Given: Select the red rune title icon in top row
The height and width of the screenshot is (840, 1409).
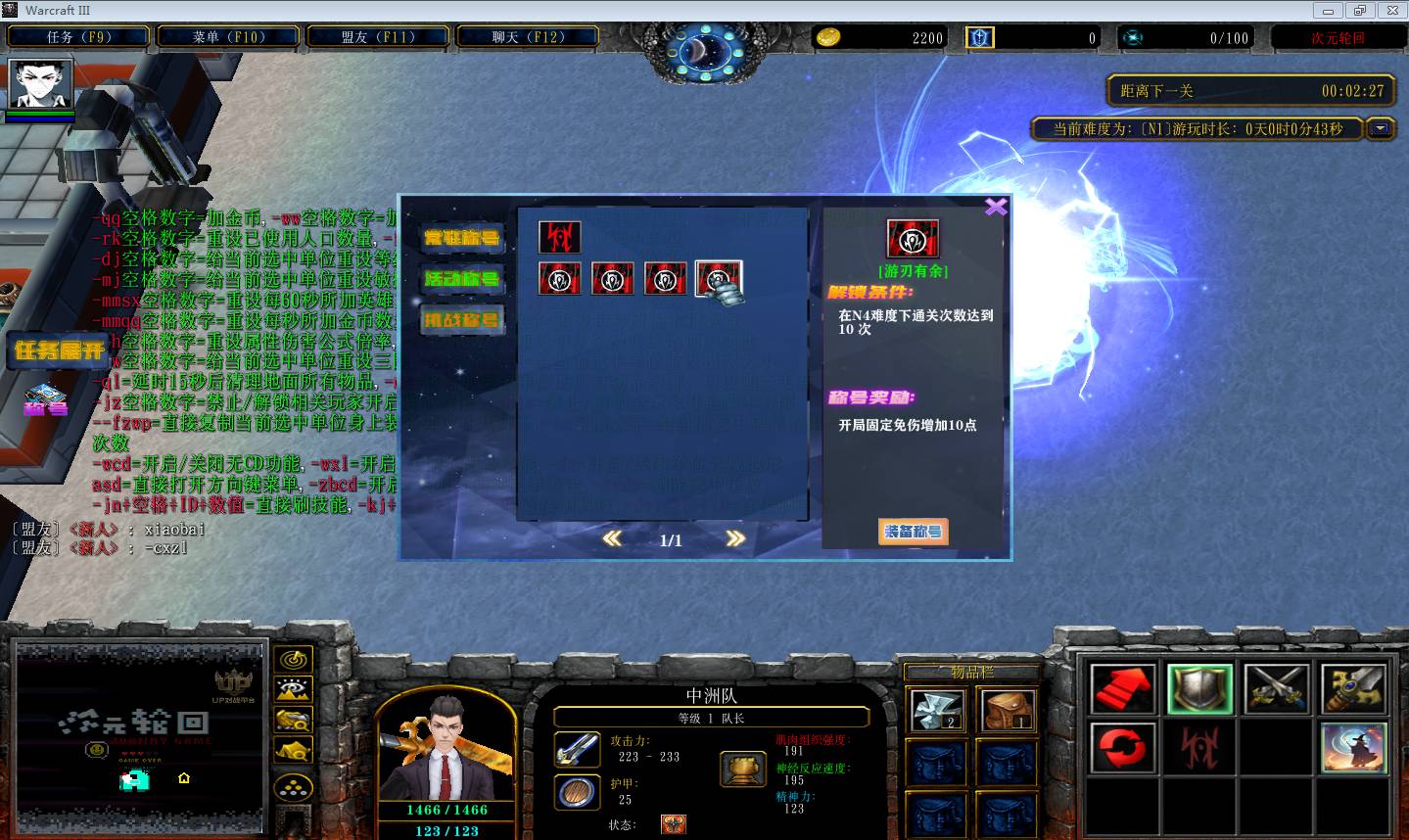Looking at the screenshot, I should tap(559, 237).
